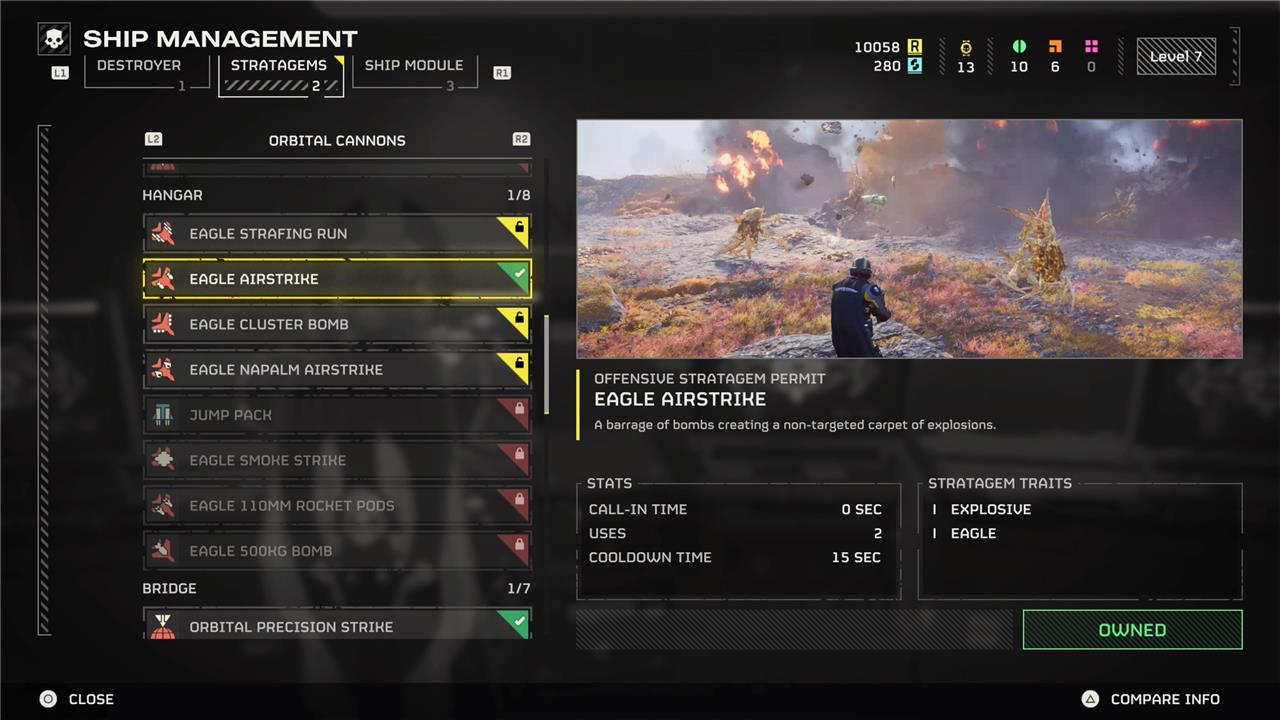Pick the Eagle Napalm Airstrike stratagem

(337, 369)
